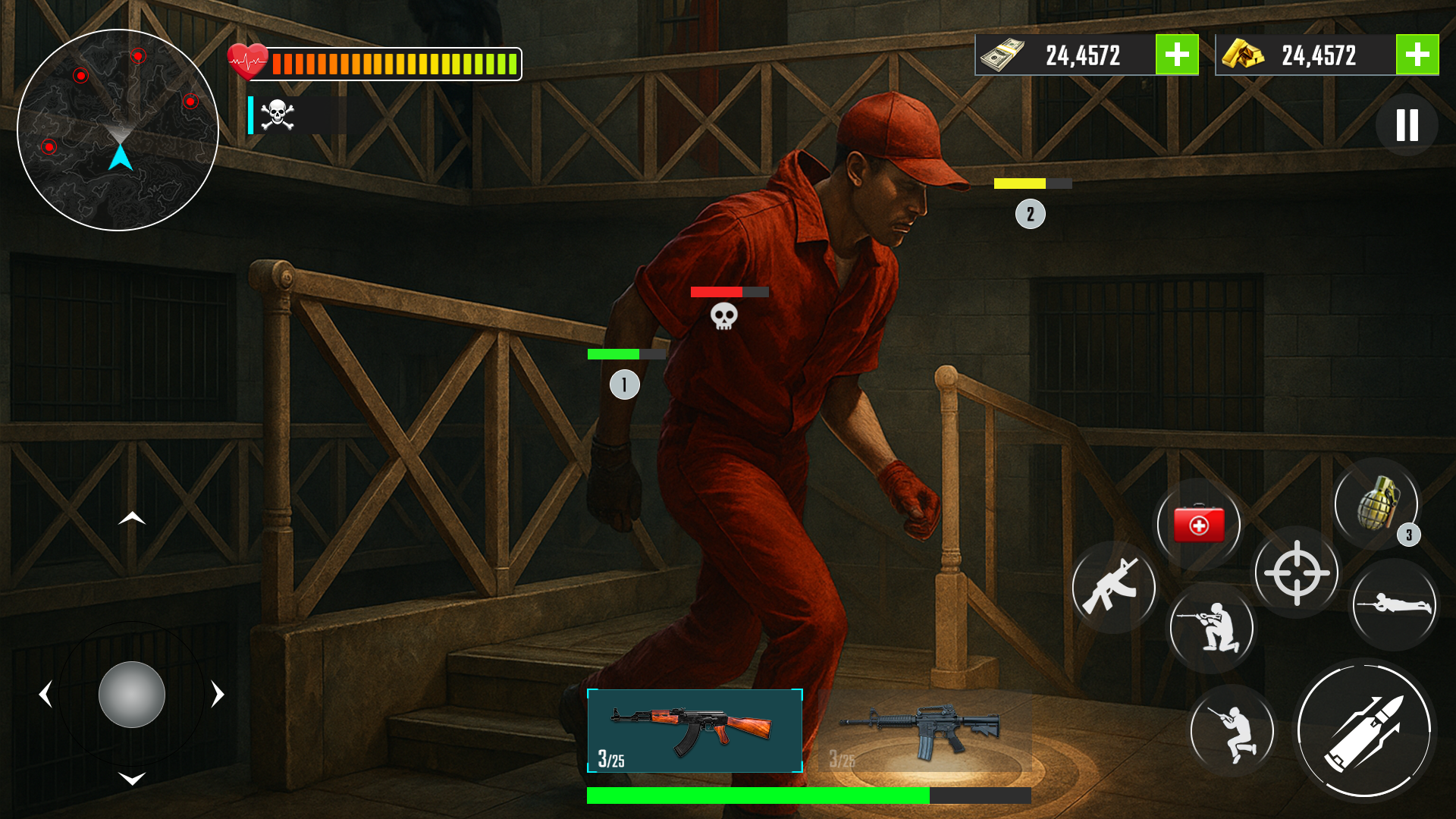Fire using the bullet button

[x=1364, y=730]
